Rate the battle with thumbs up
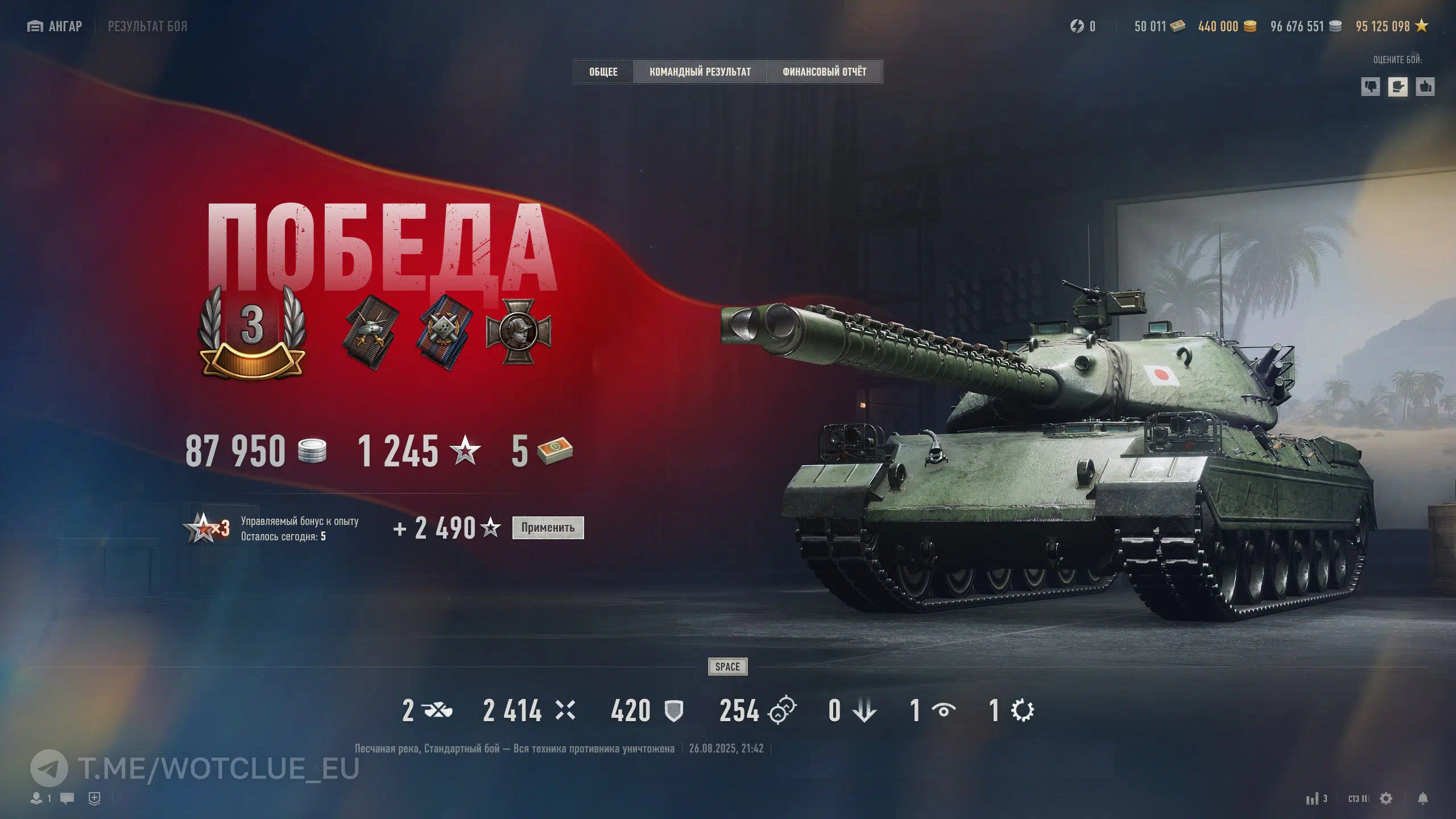Viewport: 1456px width, 819px height. coord(1425,87)
